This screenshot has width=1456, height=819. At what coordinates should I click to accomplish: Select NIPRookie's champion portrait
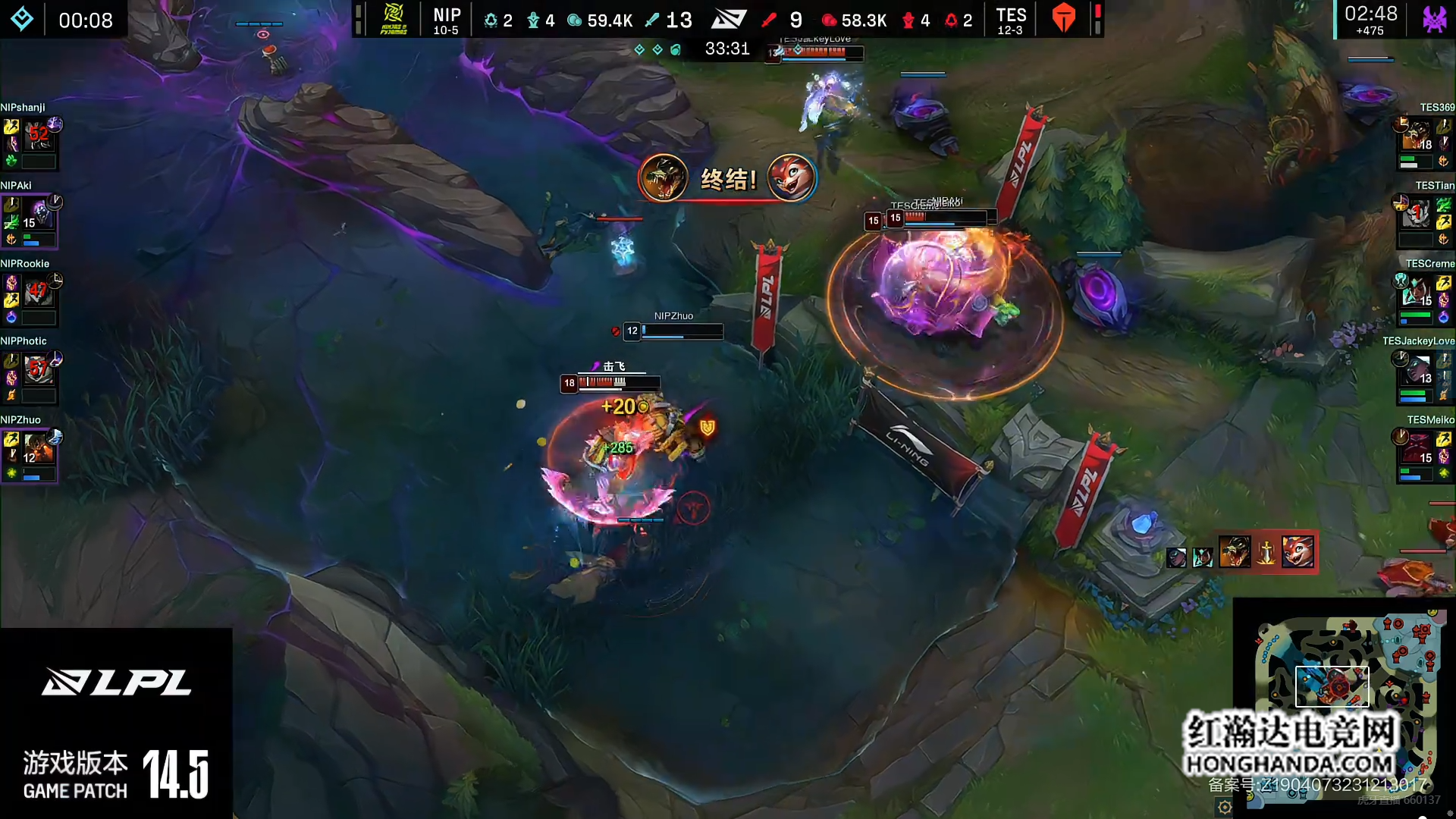pyautogui.click(x=38, y=293)
